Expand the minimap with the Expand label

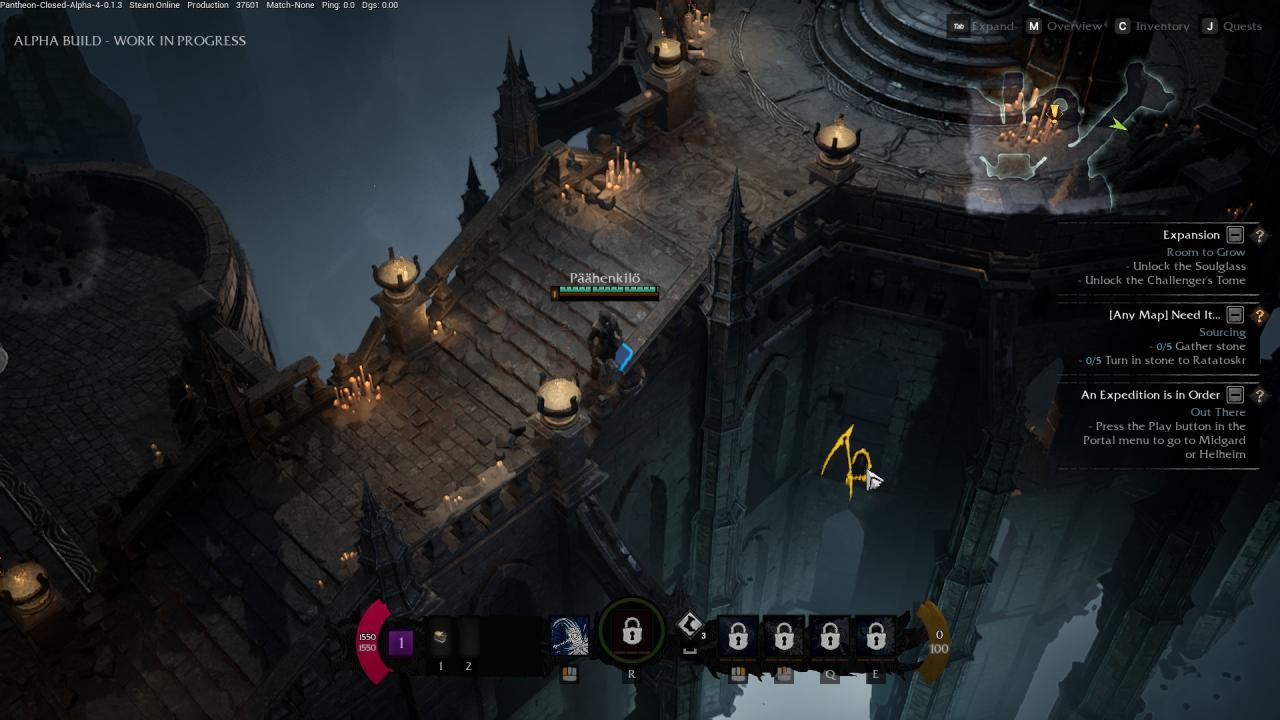[x=992, y=26]
